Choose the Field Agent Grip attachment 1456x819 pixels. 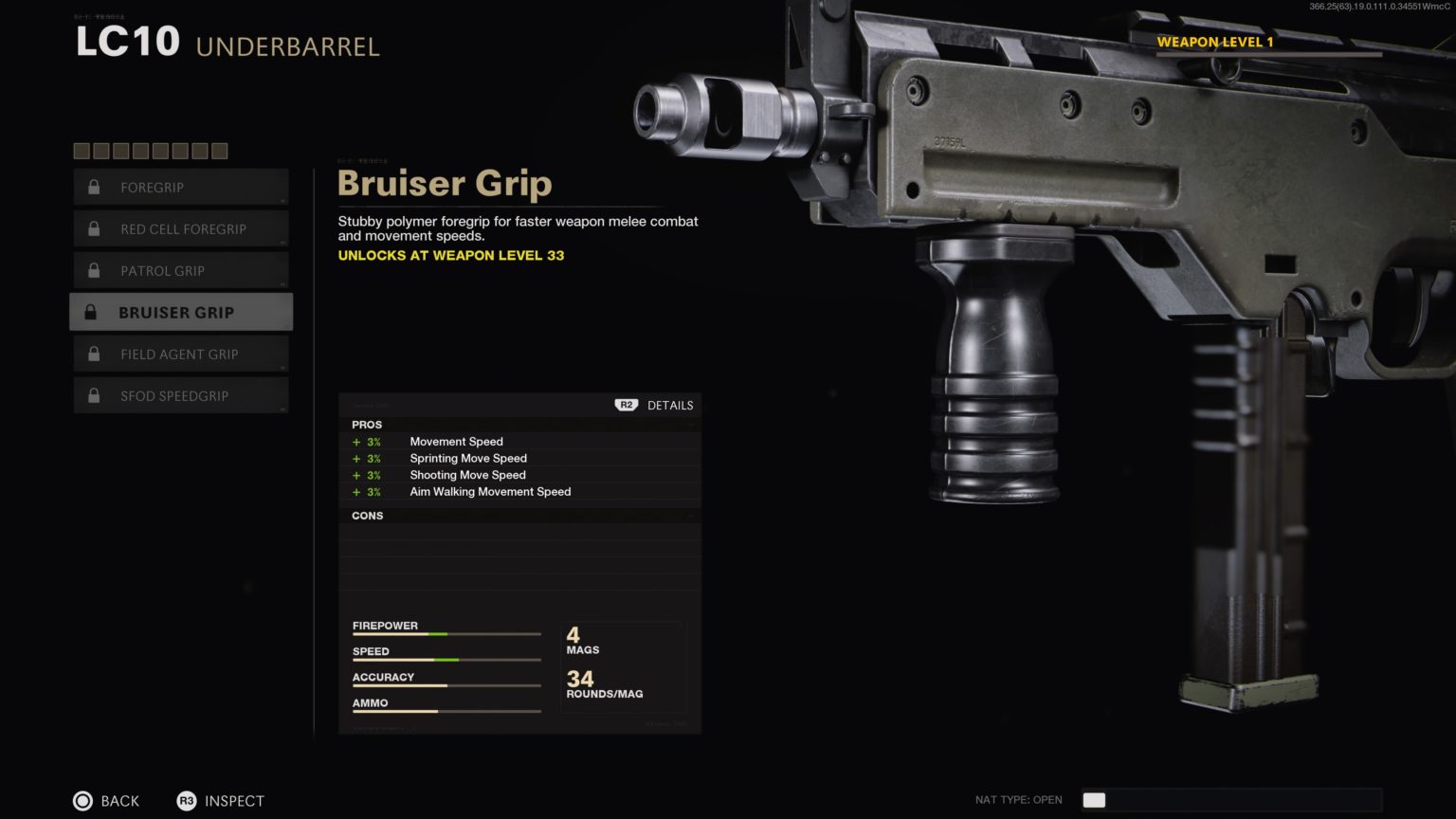(180, 355)
